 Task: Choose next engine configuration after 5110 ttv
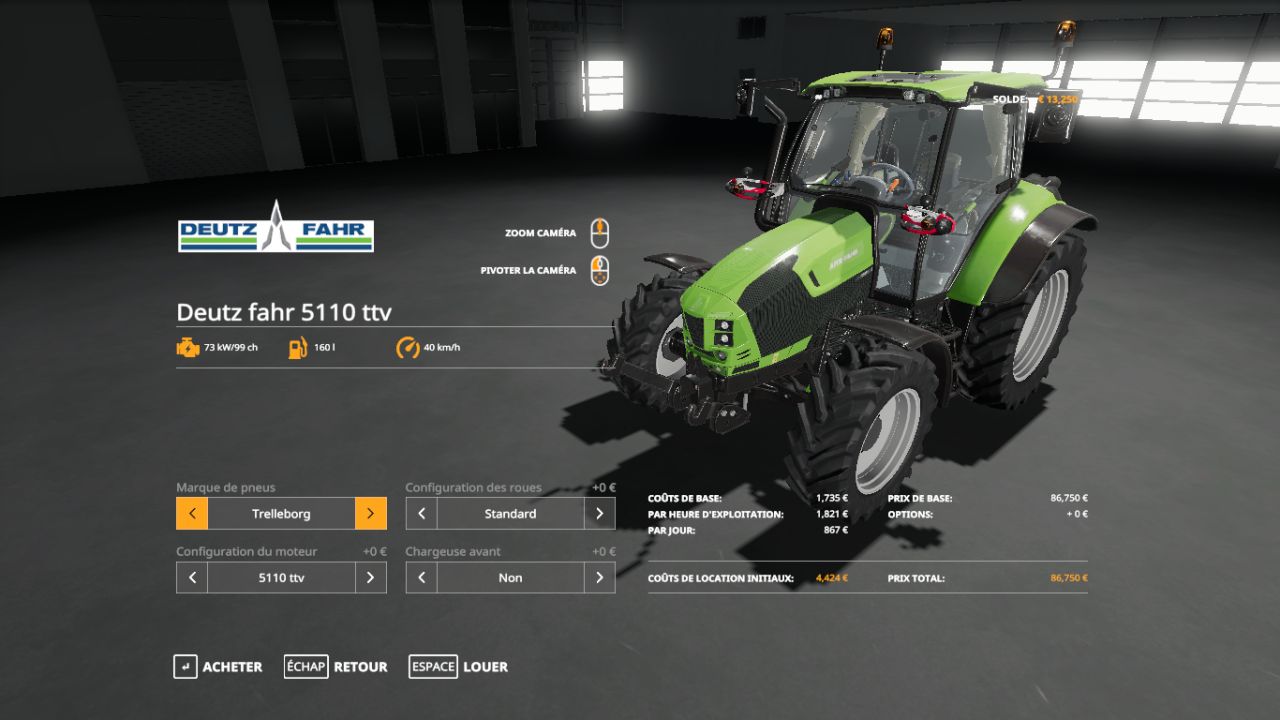(x=370, y=578)
